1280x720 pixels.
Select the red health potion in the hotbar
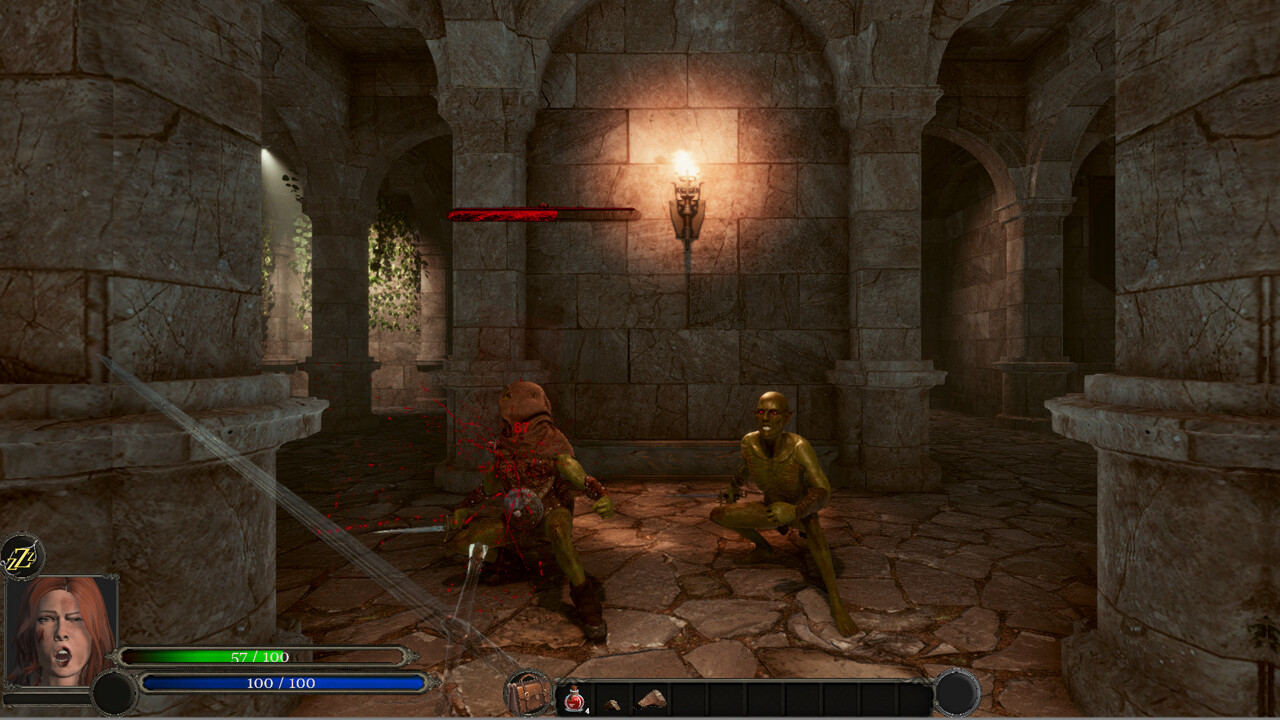point(574,698)
